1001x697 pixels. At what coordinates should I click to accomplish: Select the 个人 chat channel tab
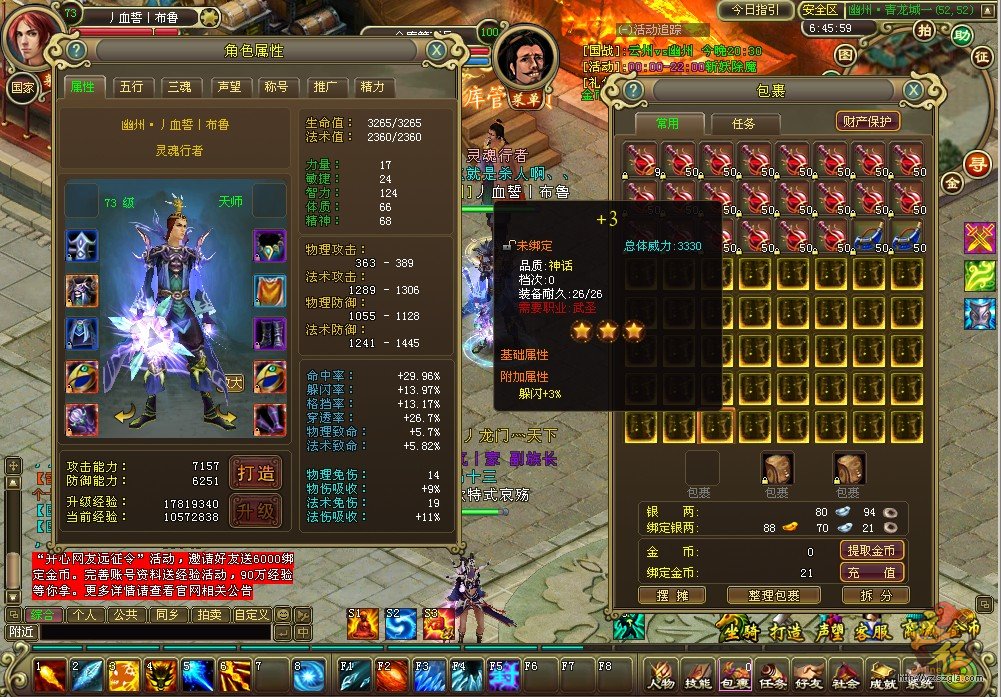tap(85, 614)
